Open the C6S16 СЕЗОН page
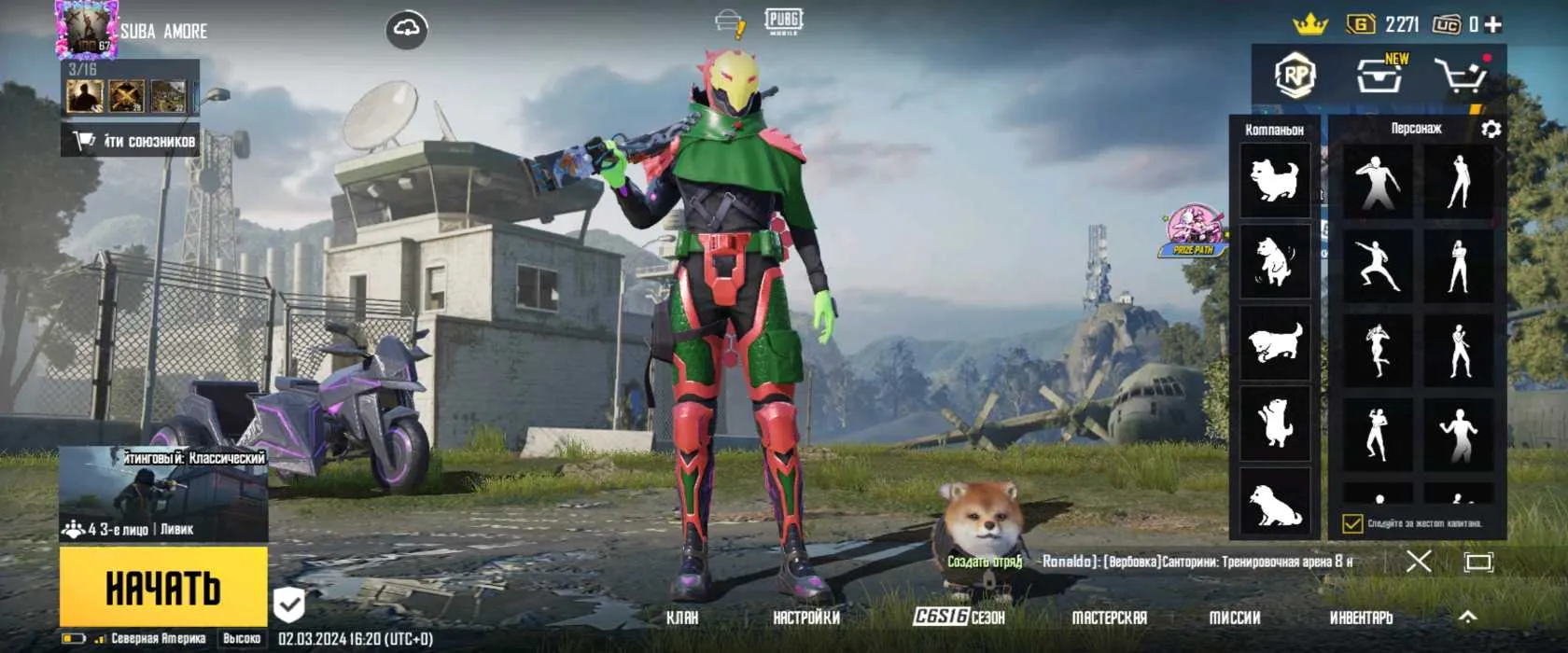 (x=959, y=617)
